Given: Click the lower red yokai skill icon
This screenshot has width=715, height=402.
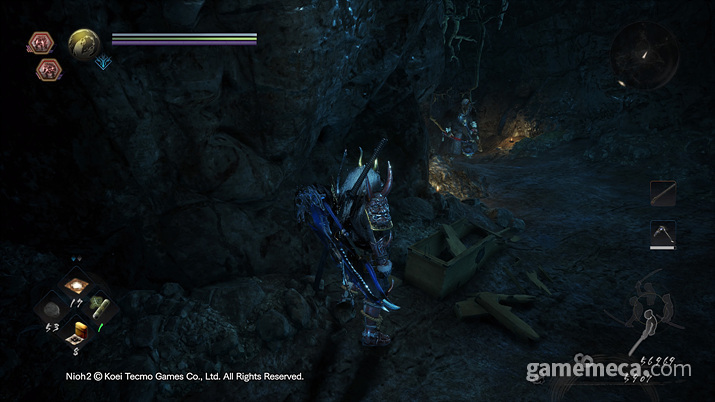Looking at the screenshot, I should [47, 69].
